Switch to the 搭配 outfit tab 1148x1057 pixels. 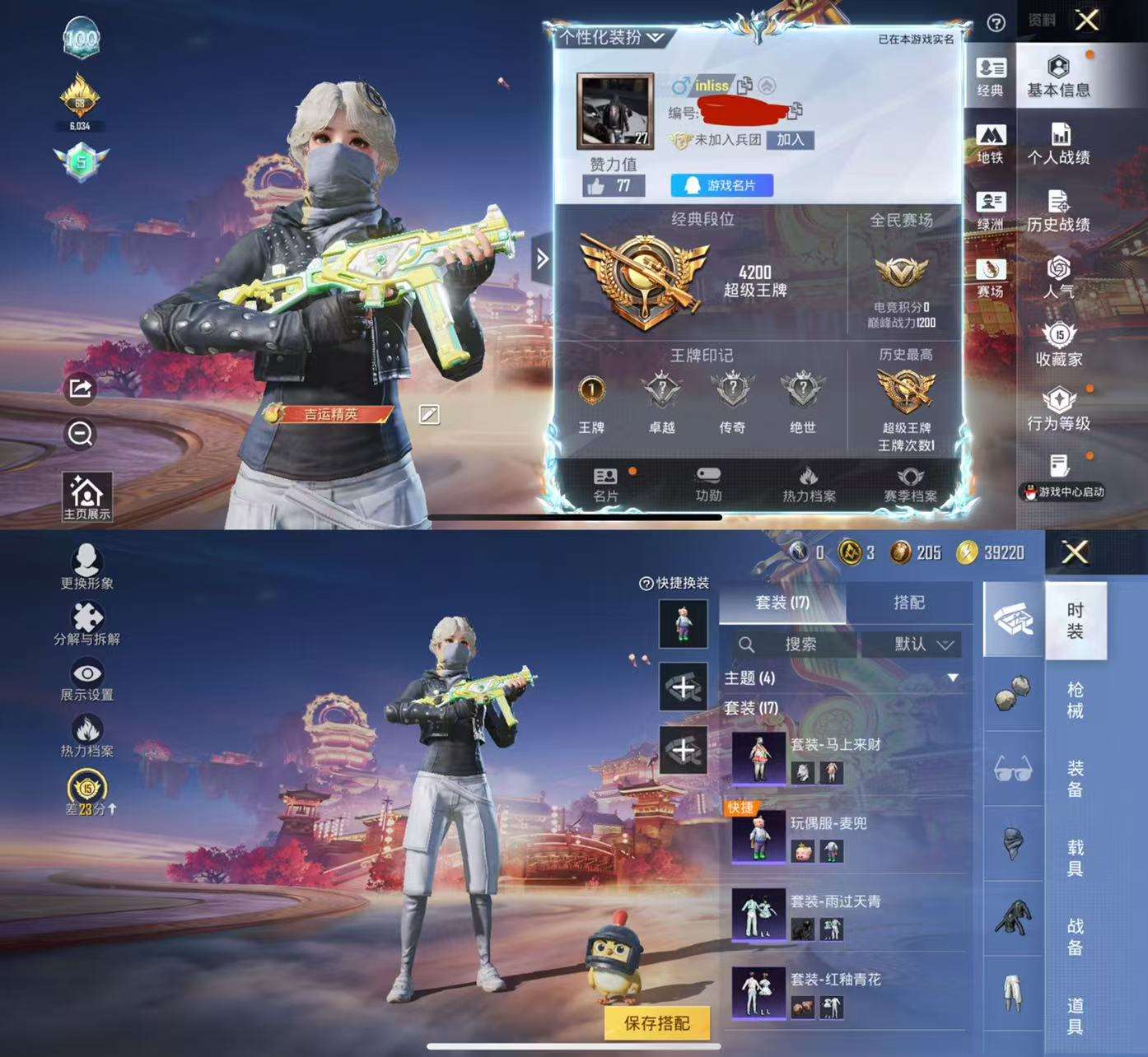coord(908,603)
